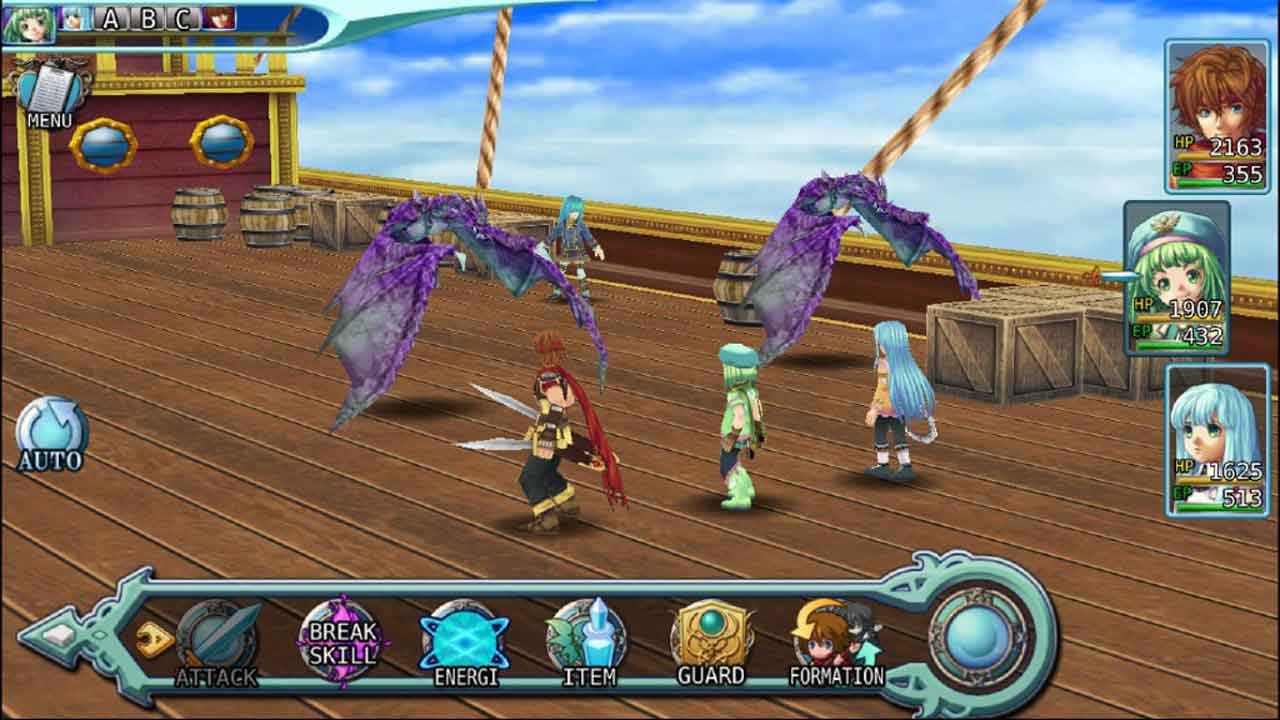
Task: Click turn order enemy C icon
Action: (183, 18)
